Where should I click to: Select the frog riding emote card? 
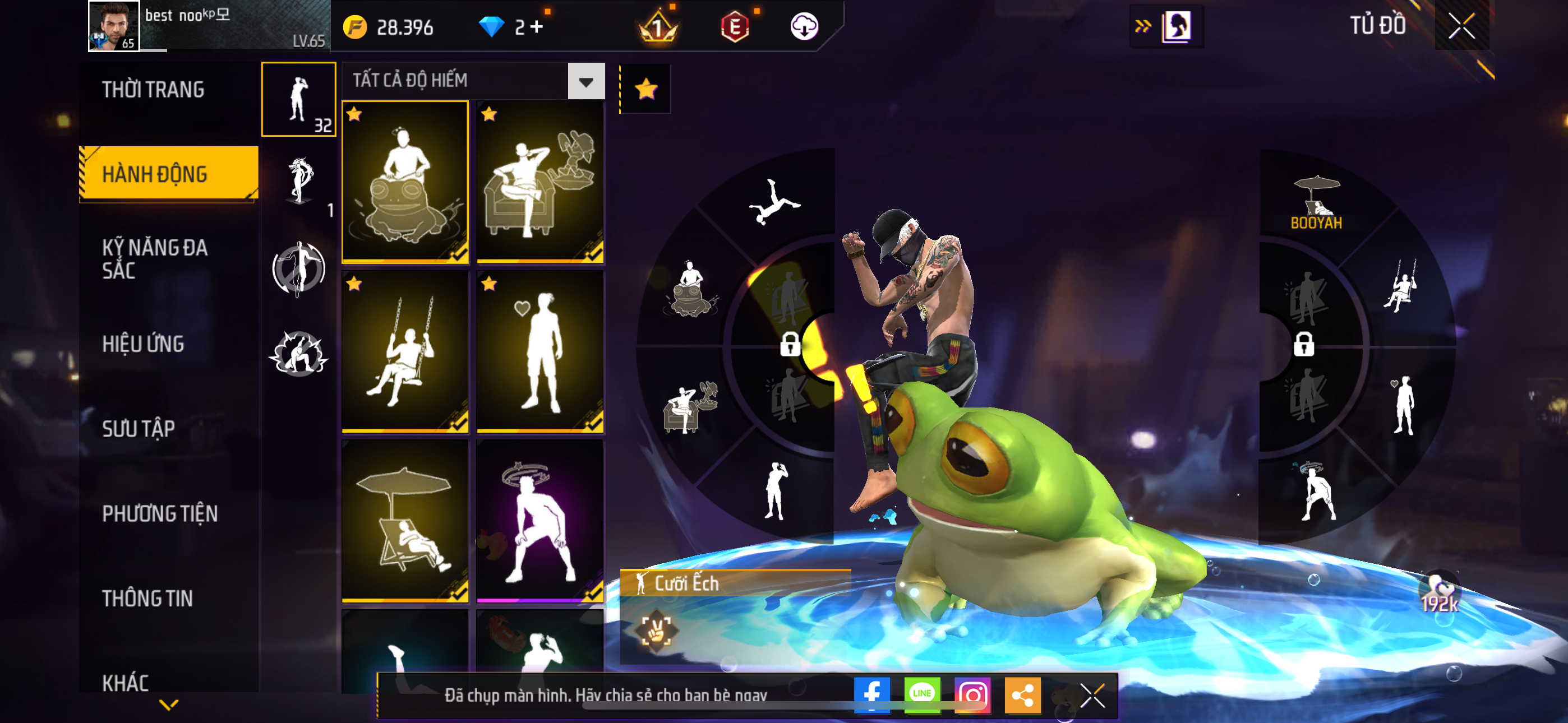coord(405,183)
